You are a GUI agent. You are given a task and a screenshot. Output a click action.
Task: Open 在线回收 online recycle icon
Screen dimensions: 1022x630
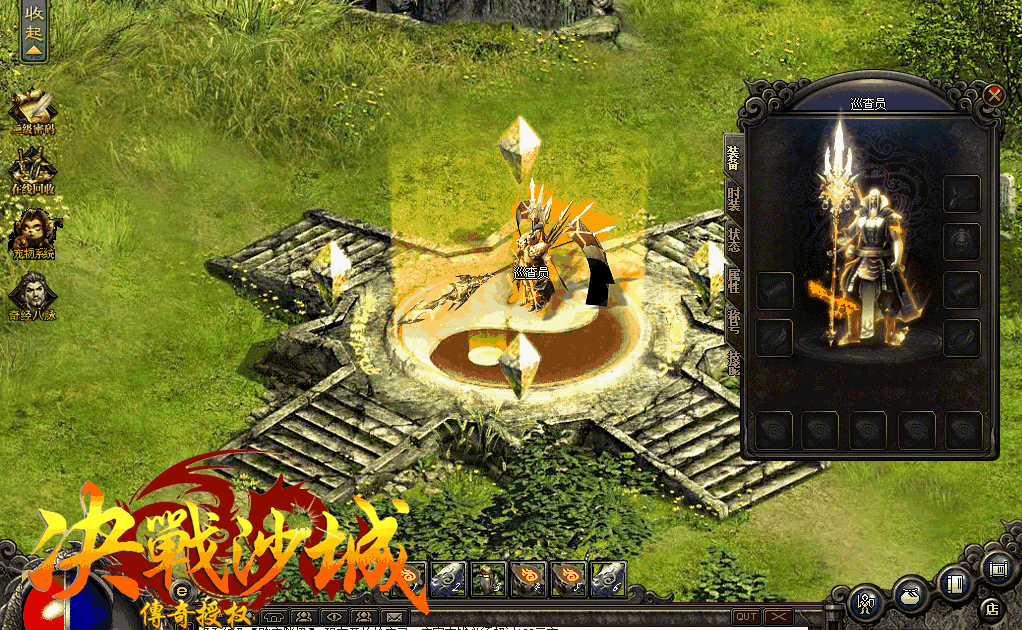point(33,170)
